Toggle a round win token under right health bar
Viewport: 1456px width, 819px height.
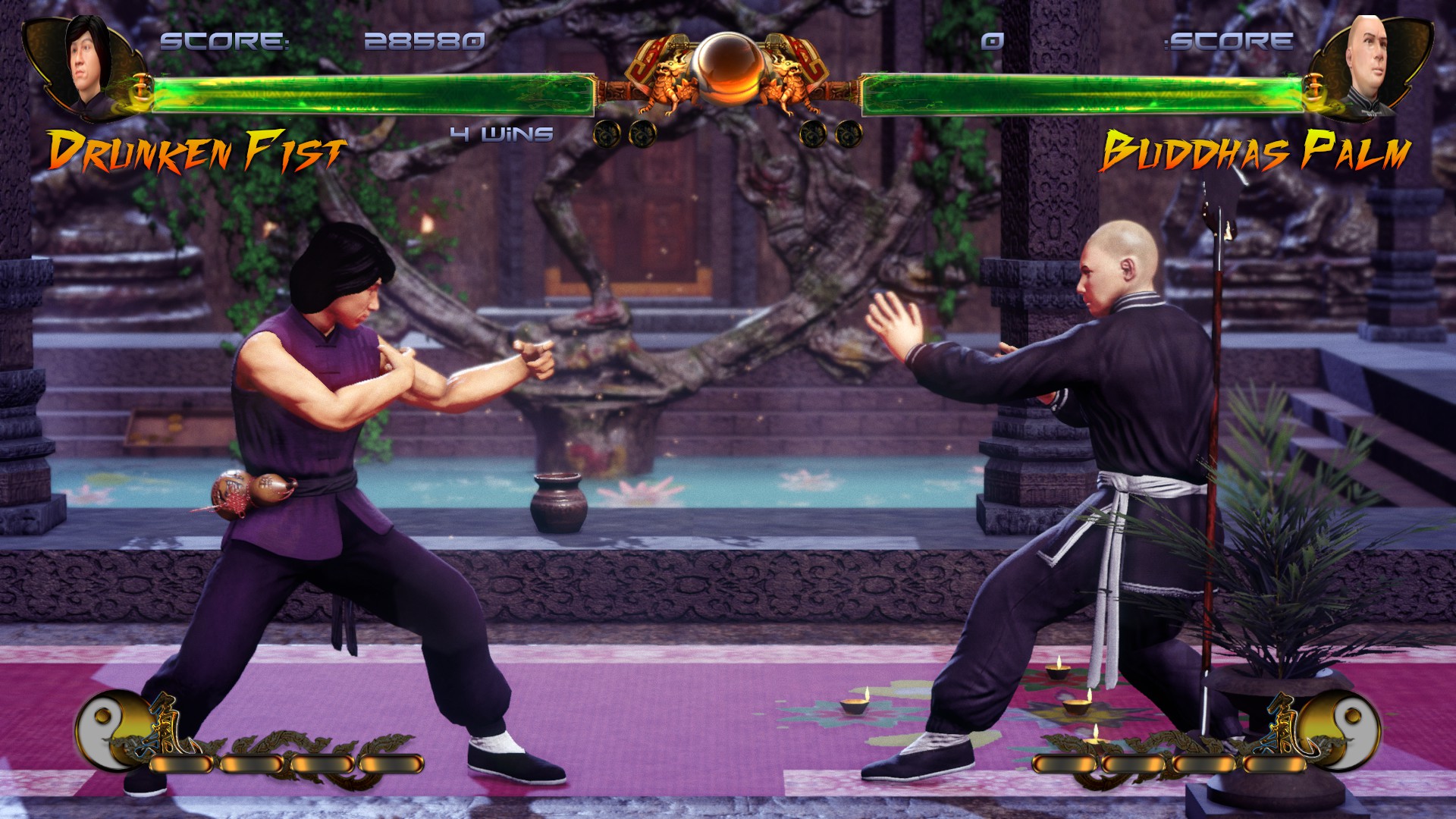tap(814, 134)
